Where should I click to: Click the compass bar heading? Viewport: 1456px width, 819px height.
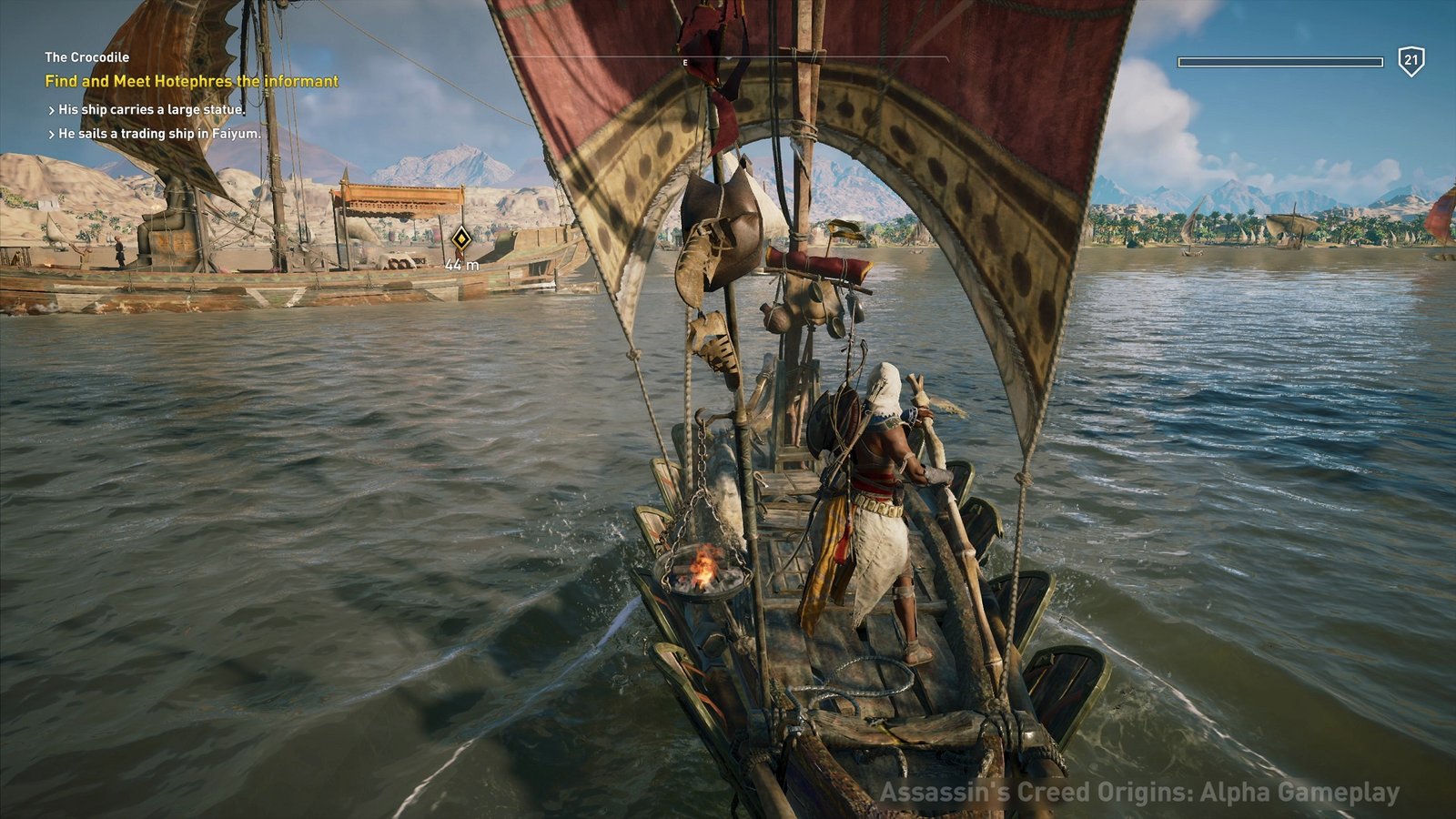coord(686,62)
